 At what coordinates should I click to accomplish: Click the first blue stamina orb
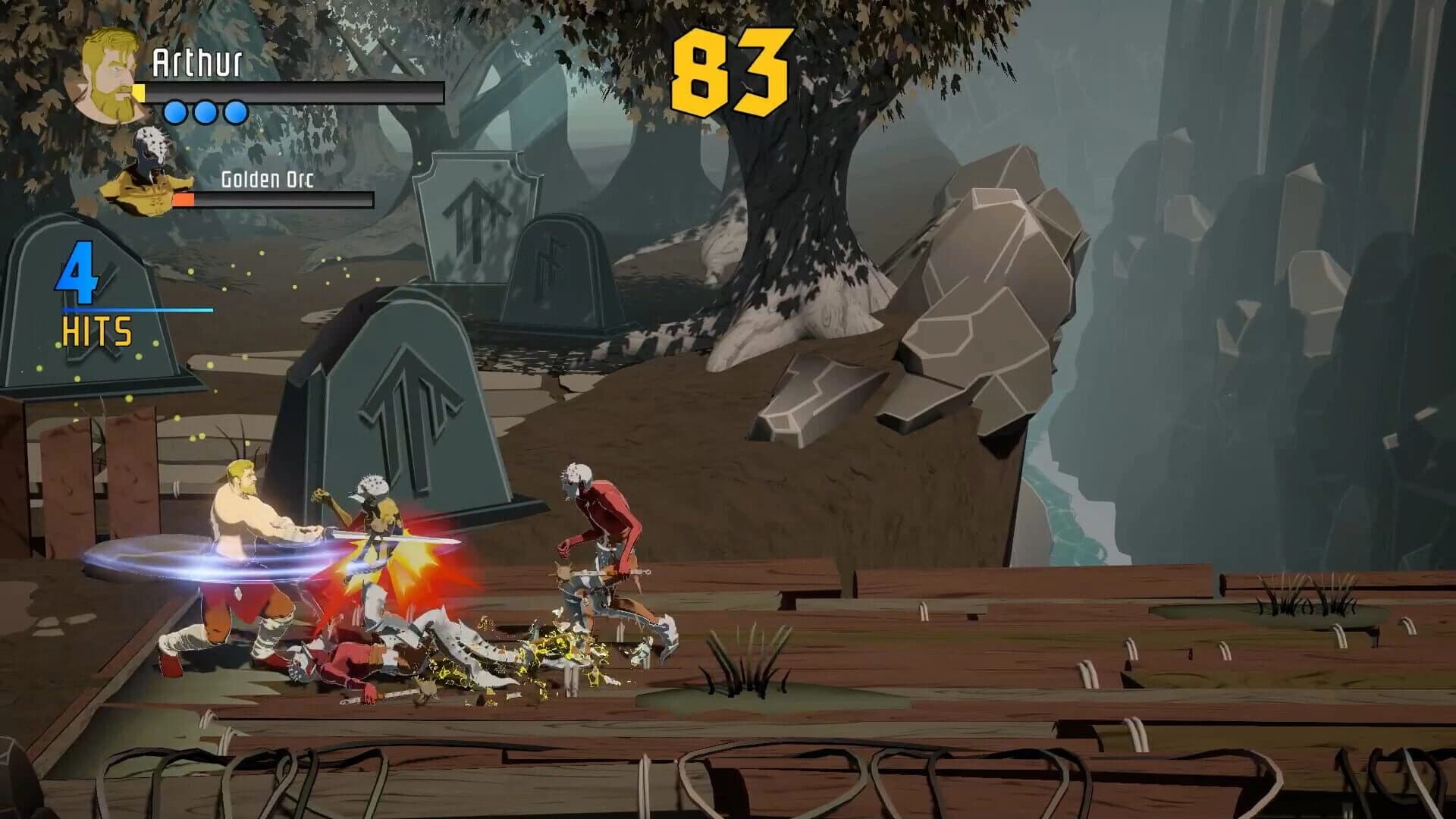point(176,112)
